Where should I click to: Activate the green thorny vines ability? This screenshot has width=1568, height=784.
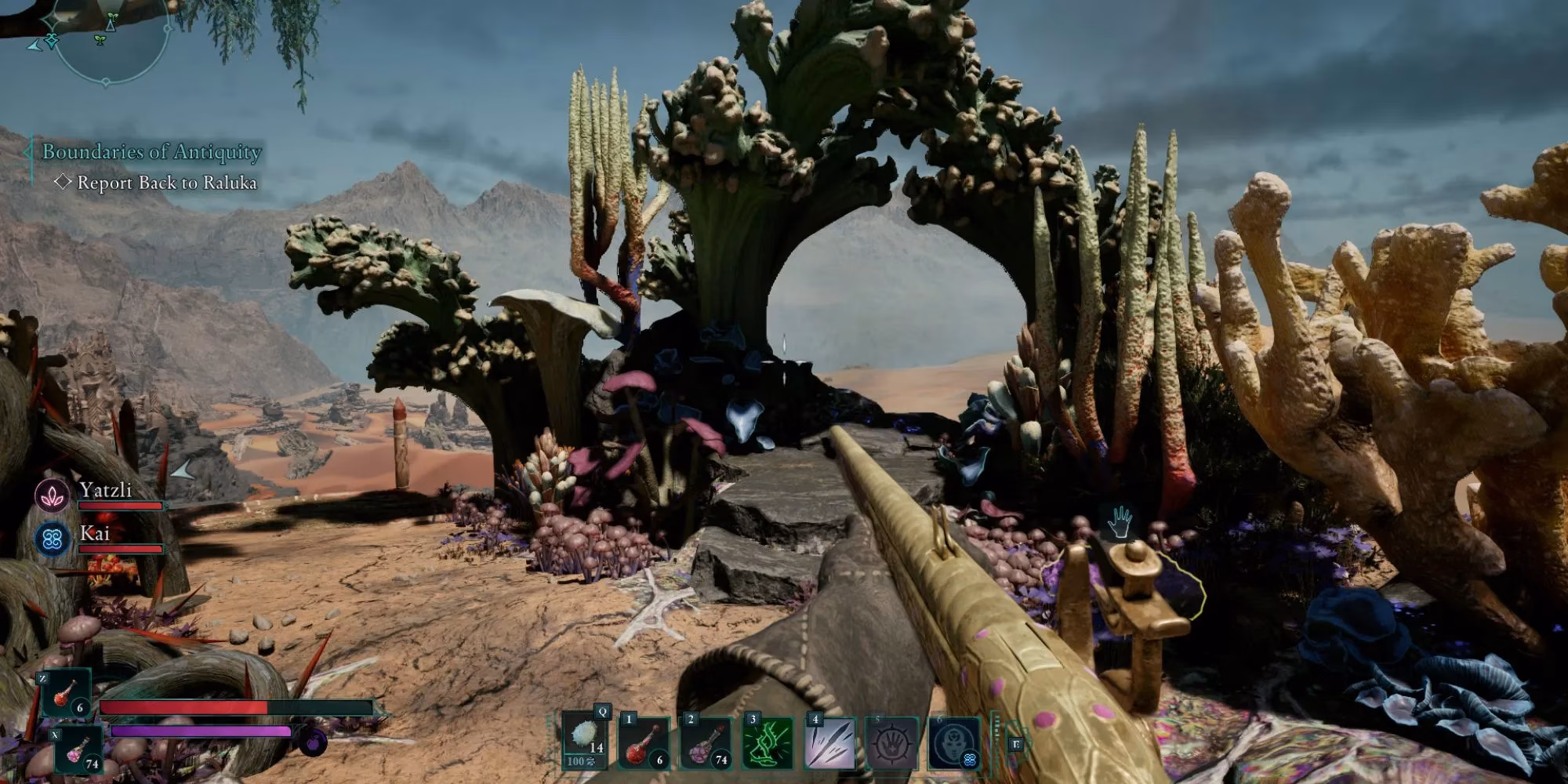tap(767, 742)
